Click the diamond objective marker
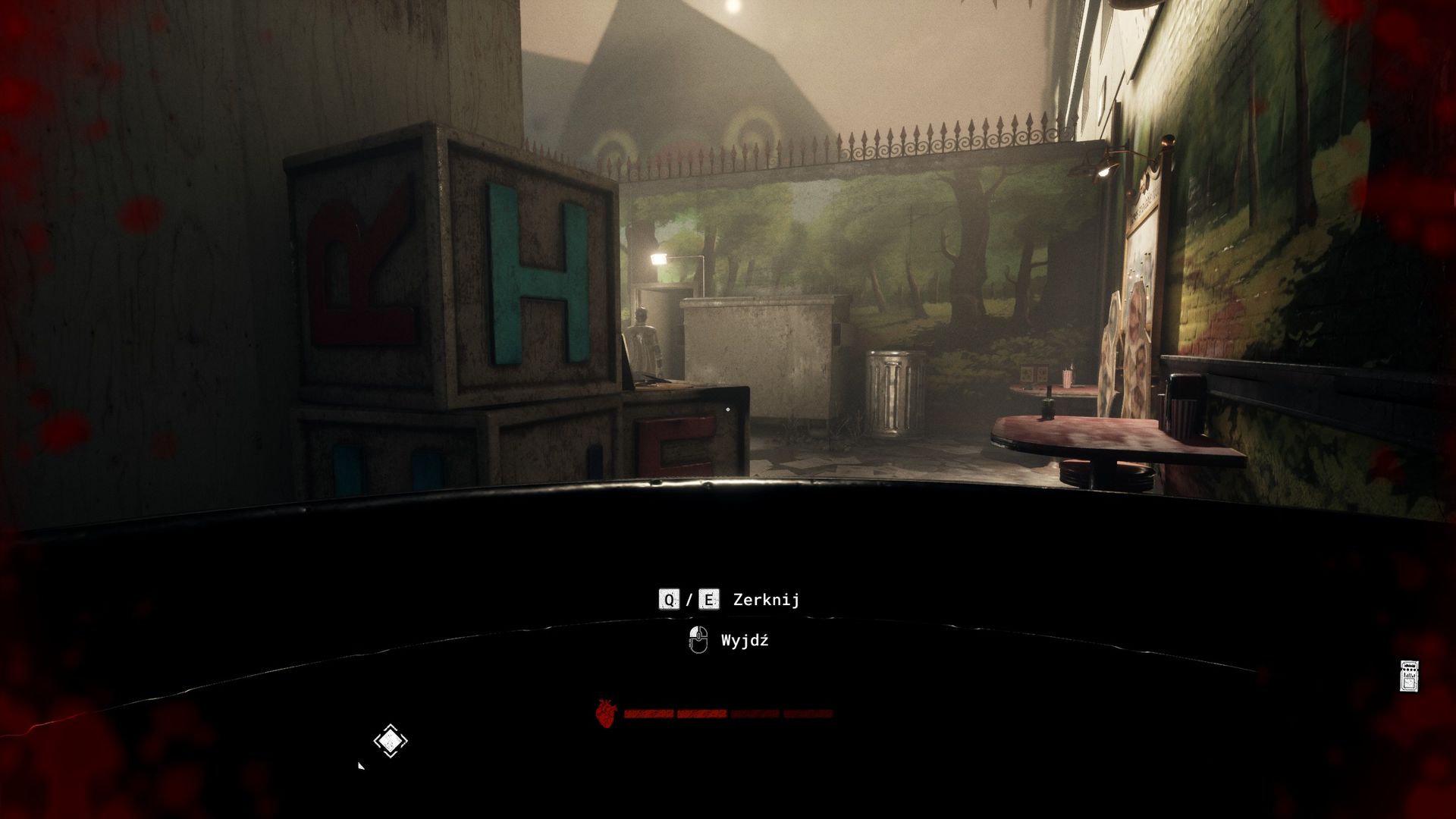This screenshot has height=819, width=1456. (391, 741)
